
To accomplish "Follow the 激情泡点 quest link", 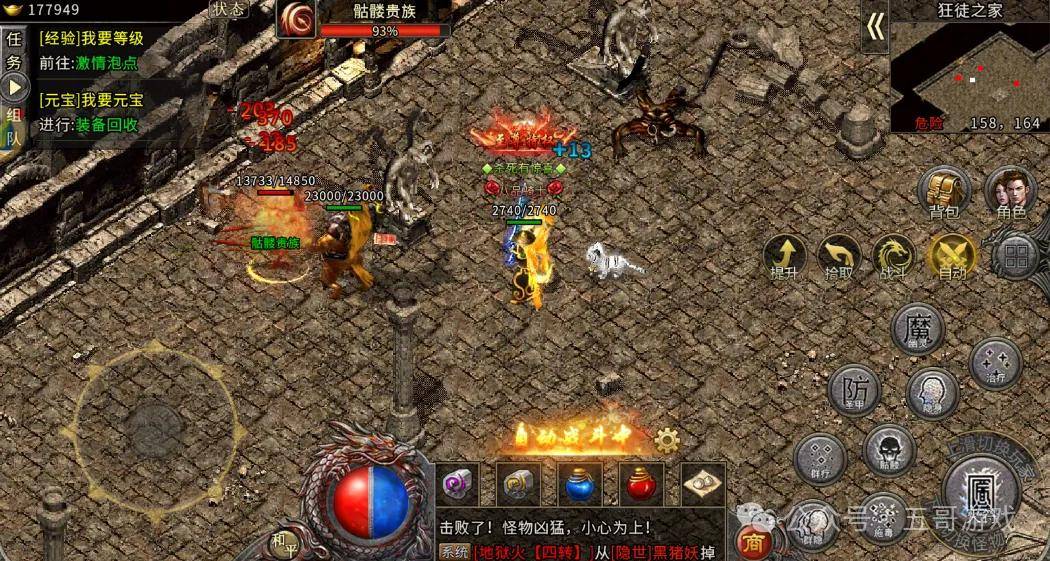I will click(x=107, y=62).
